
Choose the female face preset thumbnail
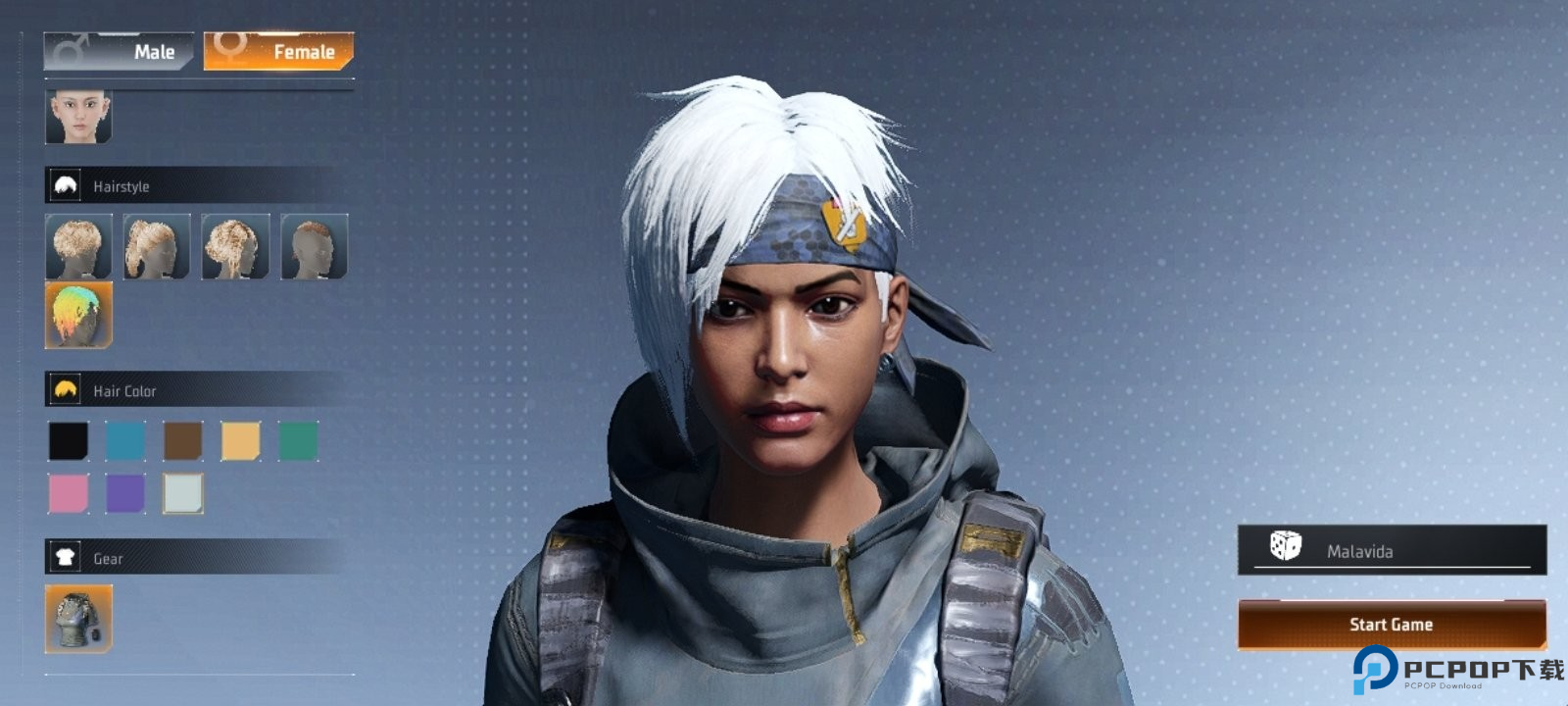tap(78, 118)
